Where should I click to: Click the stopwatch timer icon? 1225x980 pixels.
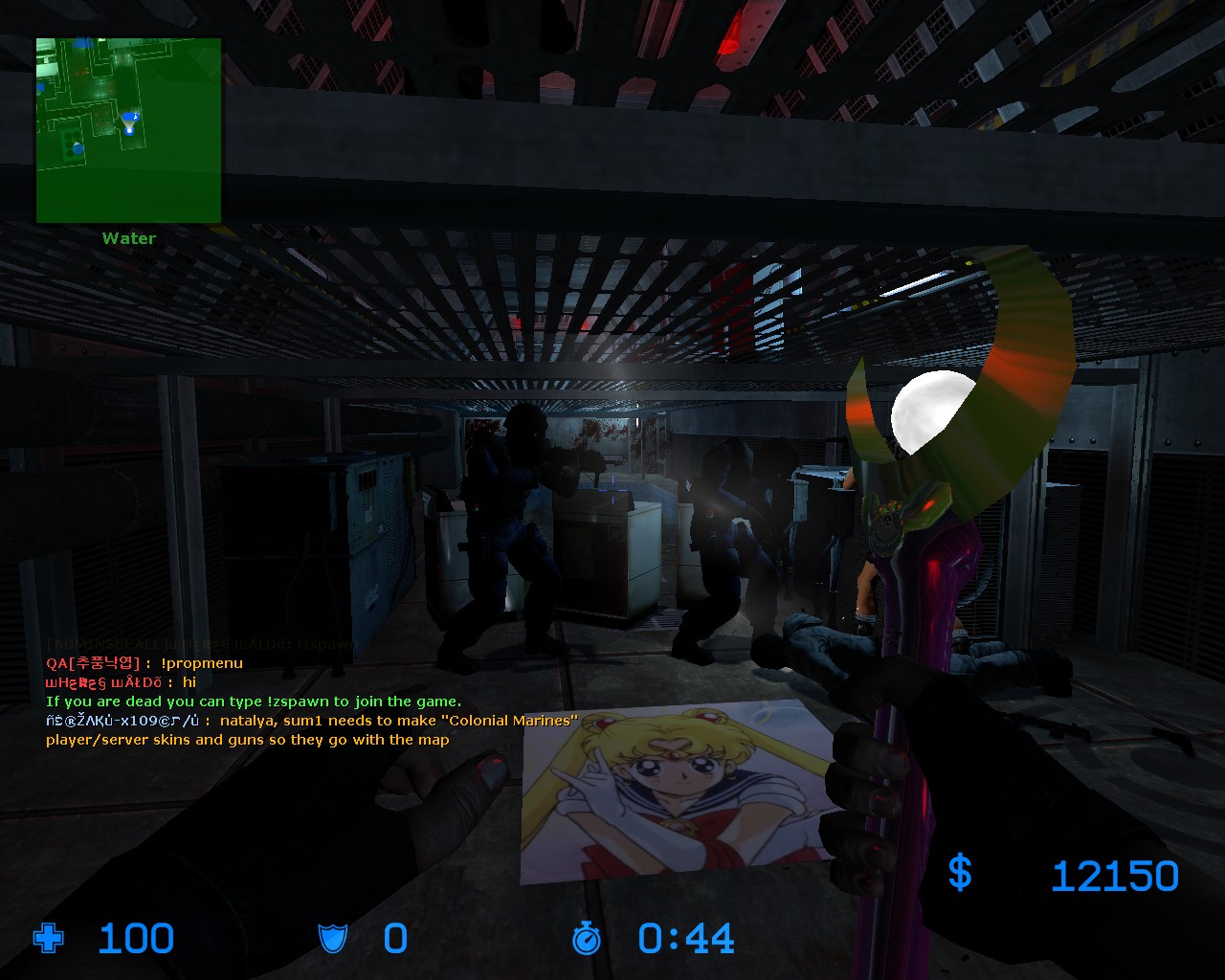pyautogui.click(x=586, y=940)
